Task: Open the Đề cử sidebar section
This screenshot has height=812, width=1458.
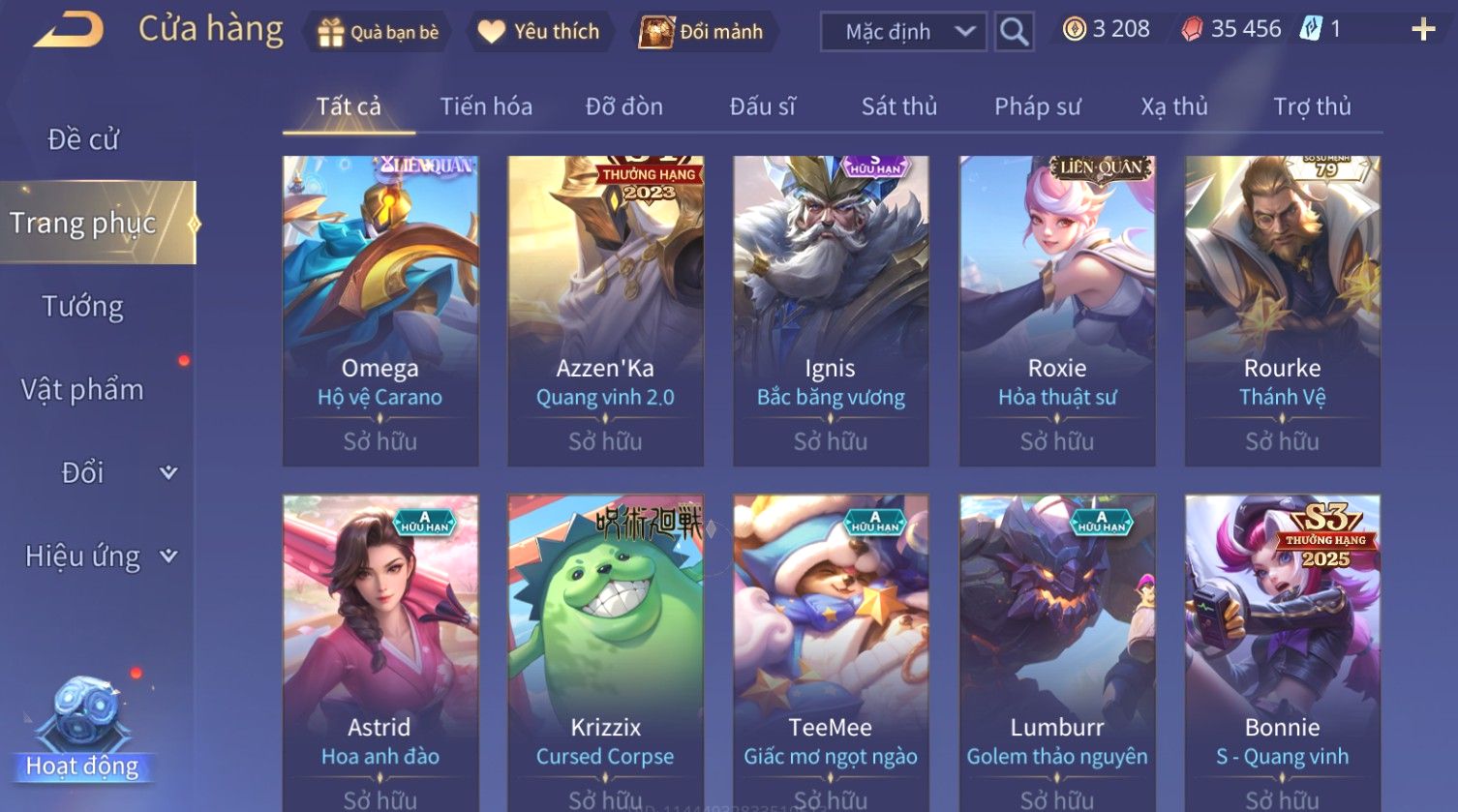Action: (83, 140)
